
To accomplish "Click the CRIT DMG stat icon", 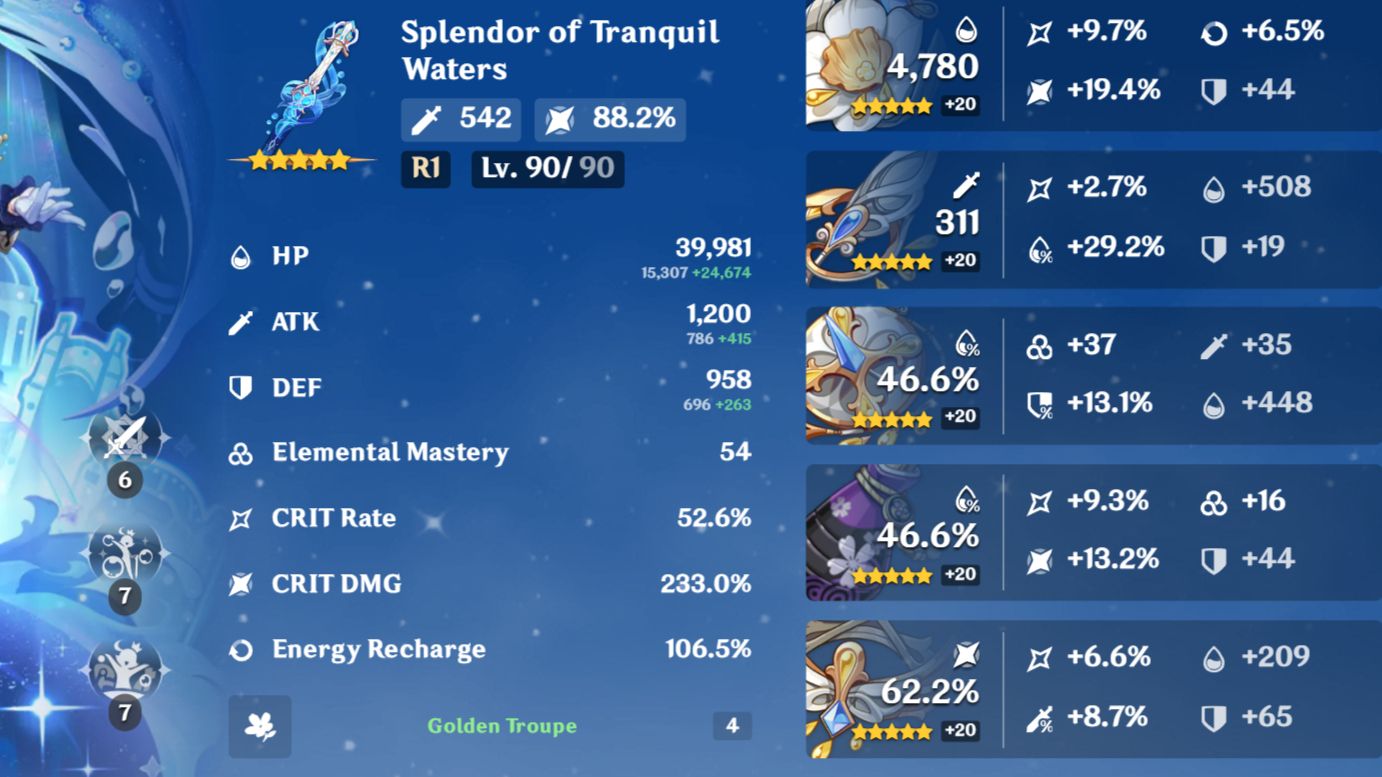I will coord(242,583).
